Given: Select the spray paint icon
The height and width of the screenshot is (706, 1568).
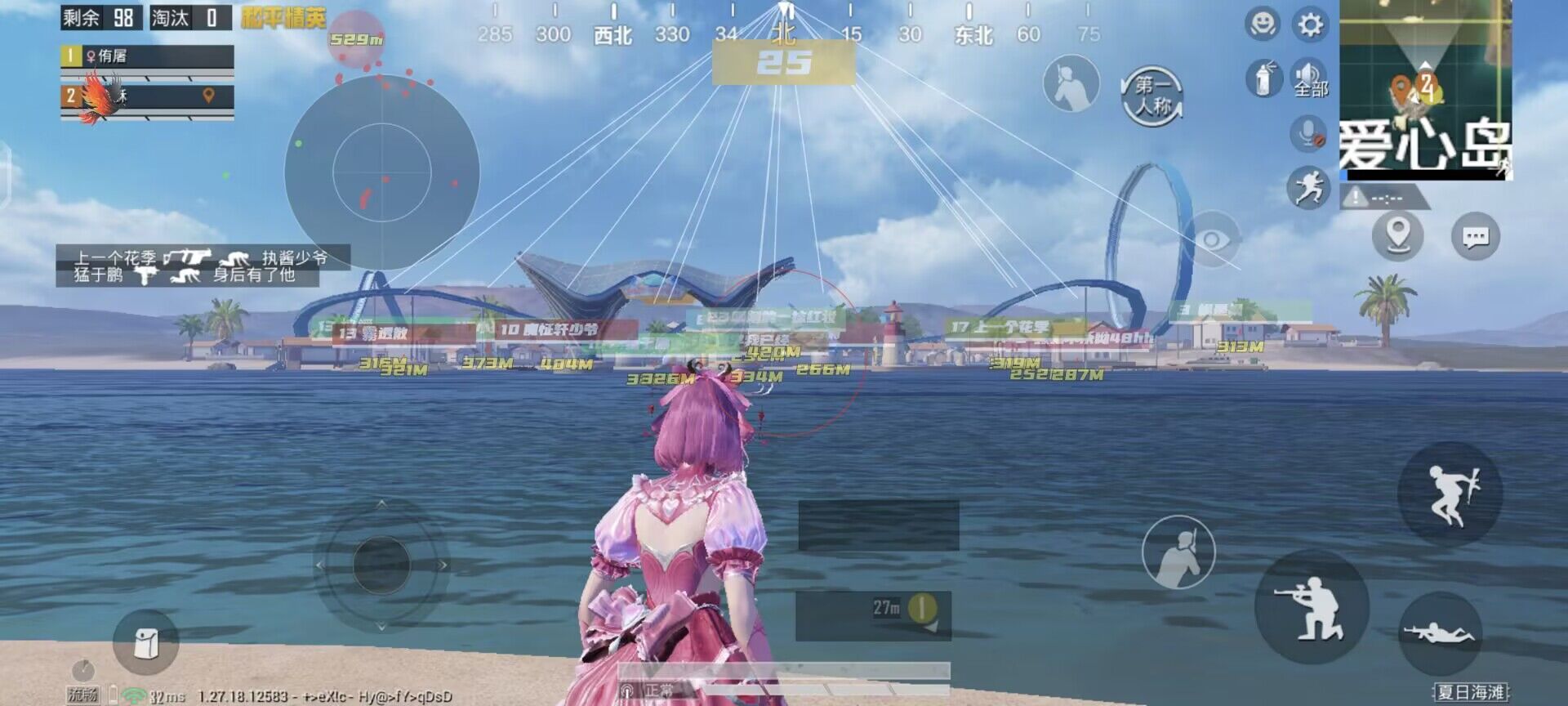Looking at the screenshot, I should coord(1263,78).
